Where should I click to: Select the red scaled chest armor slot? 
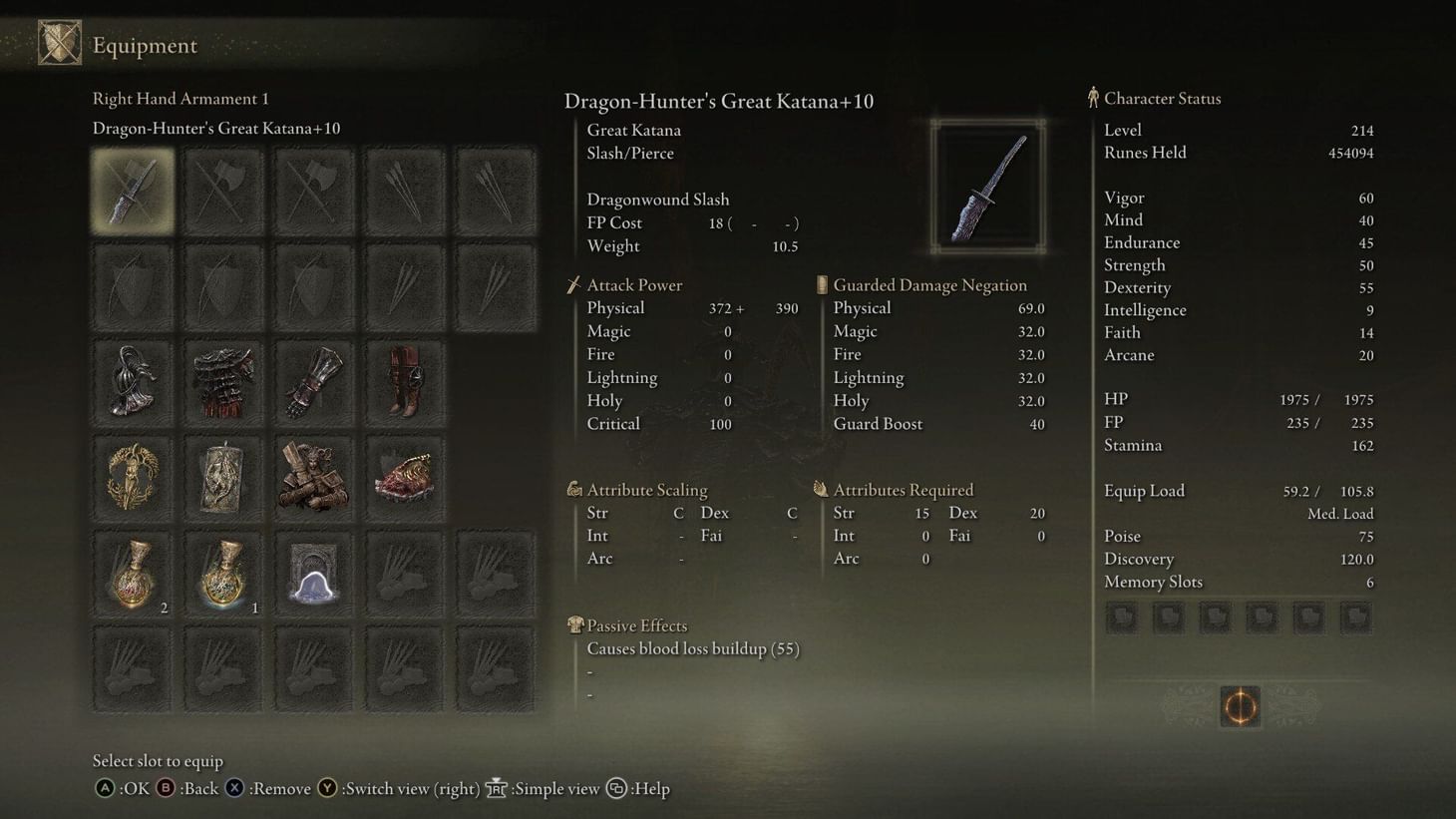(223, 383)
